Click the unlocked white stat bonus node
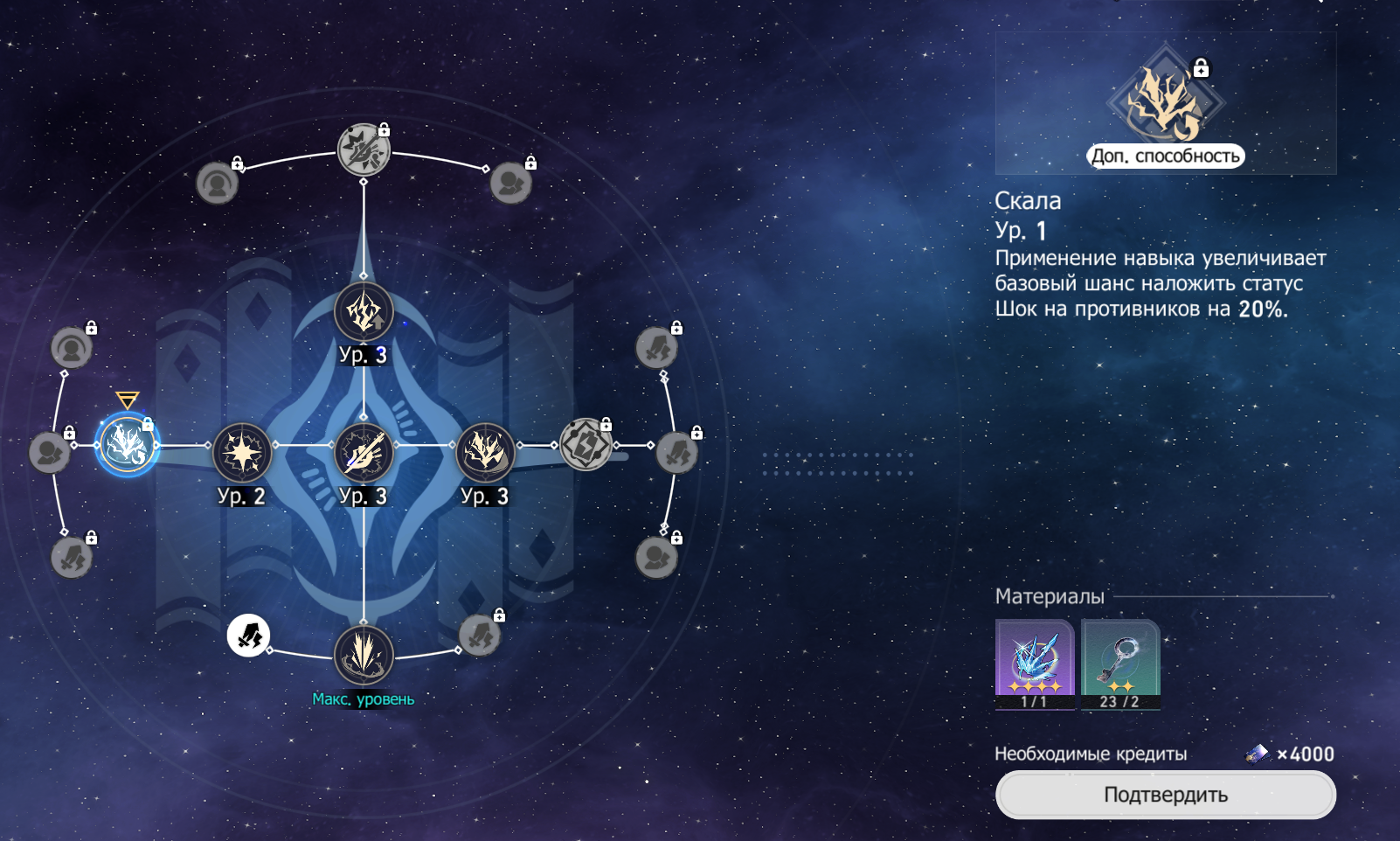This screenshot has height=841, width=1400. click(x=248, y=636)
